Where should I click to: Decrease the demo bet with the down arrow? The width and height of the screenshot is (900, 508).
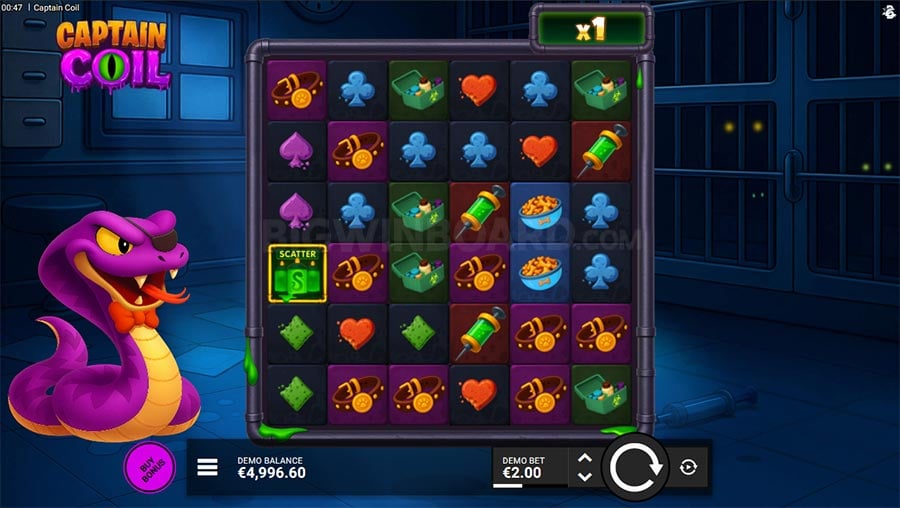point(585,476)
